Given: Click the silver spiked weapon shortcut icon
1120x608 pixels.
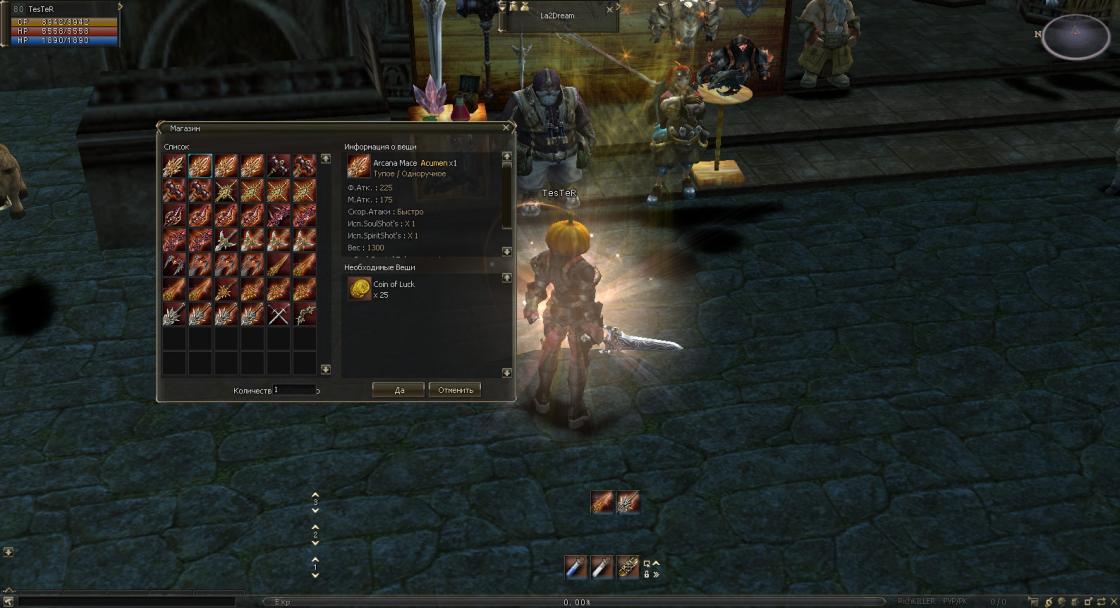Looking at the screenshot, I should tap(627, 502).
